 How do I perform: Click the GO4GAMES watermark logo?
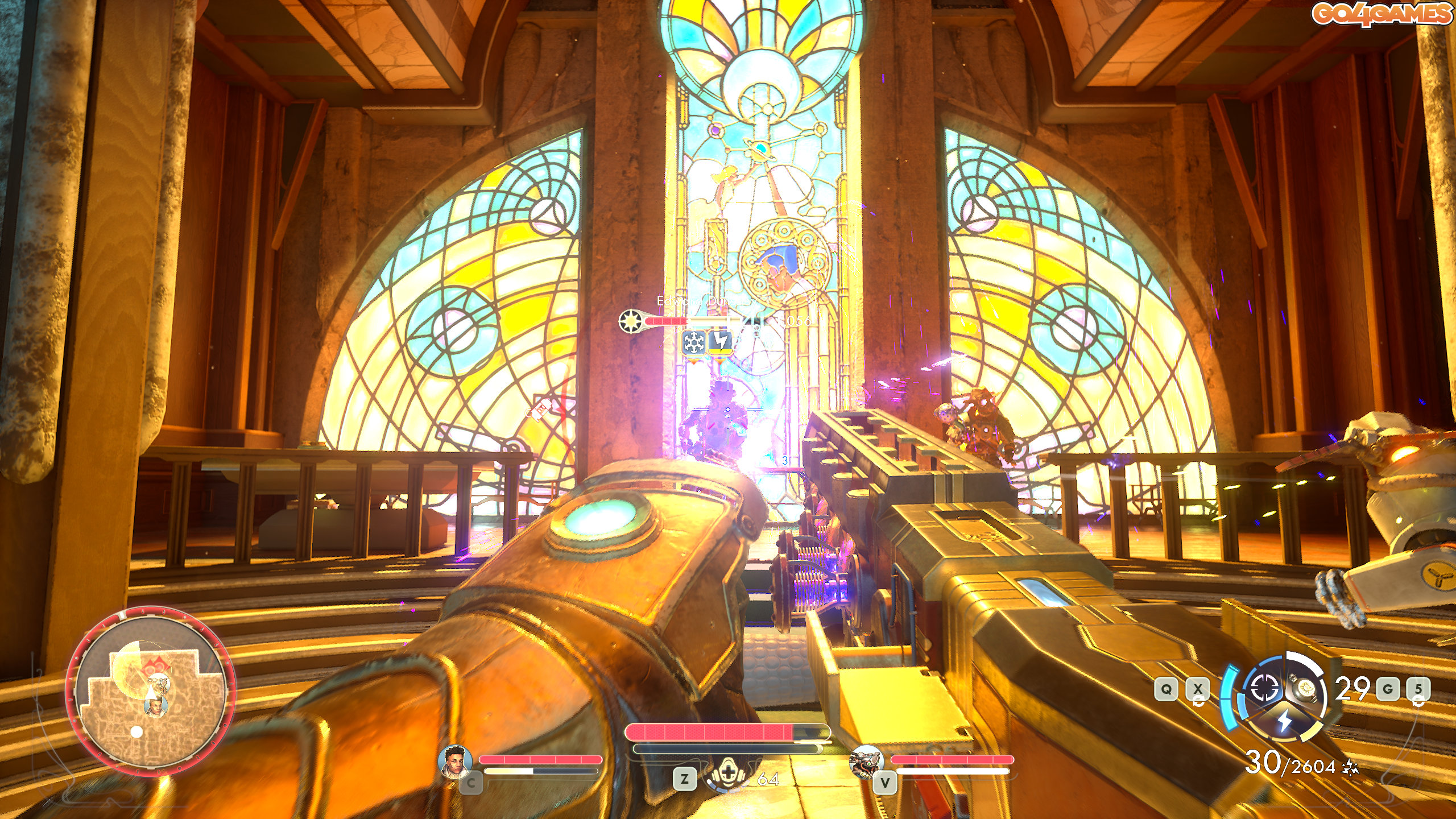(1381, 14)
